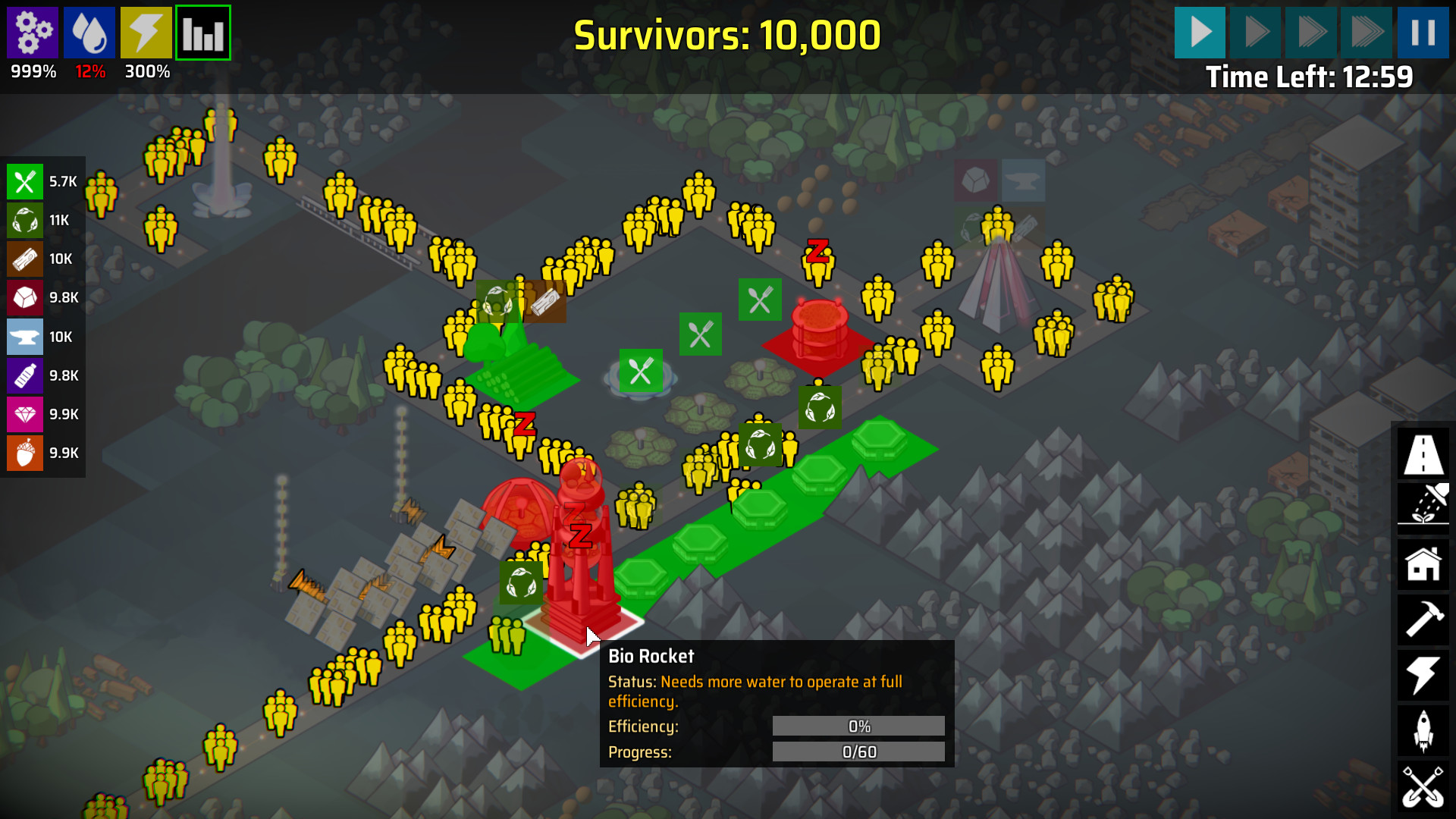This screenshot has width=1456, height=819.
Task: Click the yellow lightning power icon showing 300%
Action: (146, 32)
